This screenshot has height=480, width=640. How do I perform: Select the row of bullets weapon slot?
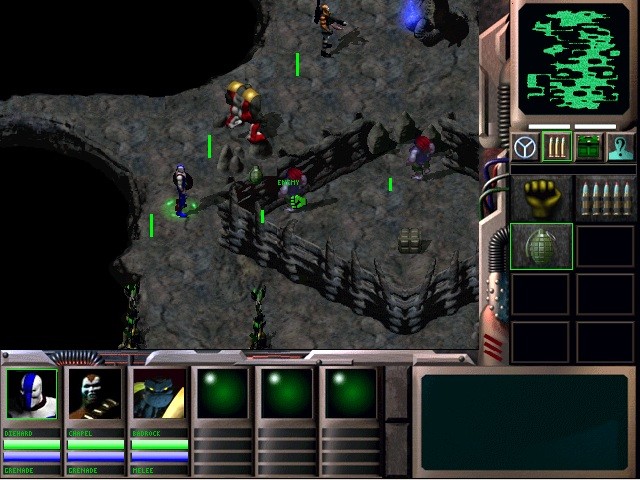click(604, 196)
